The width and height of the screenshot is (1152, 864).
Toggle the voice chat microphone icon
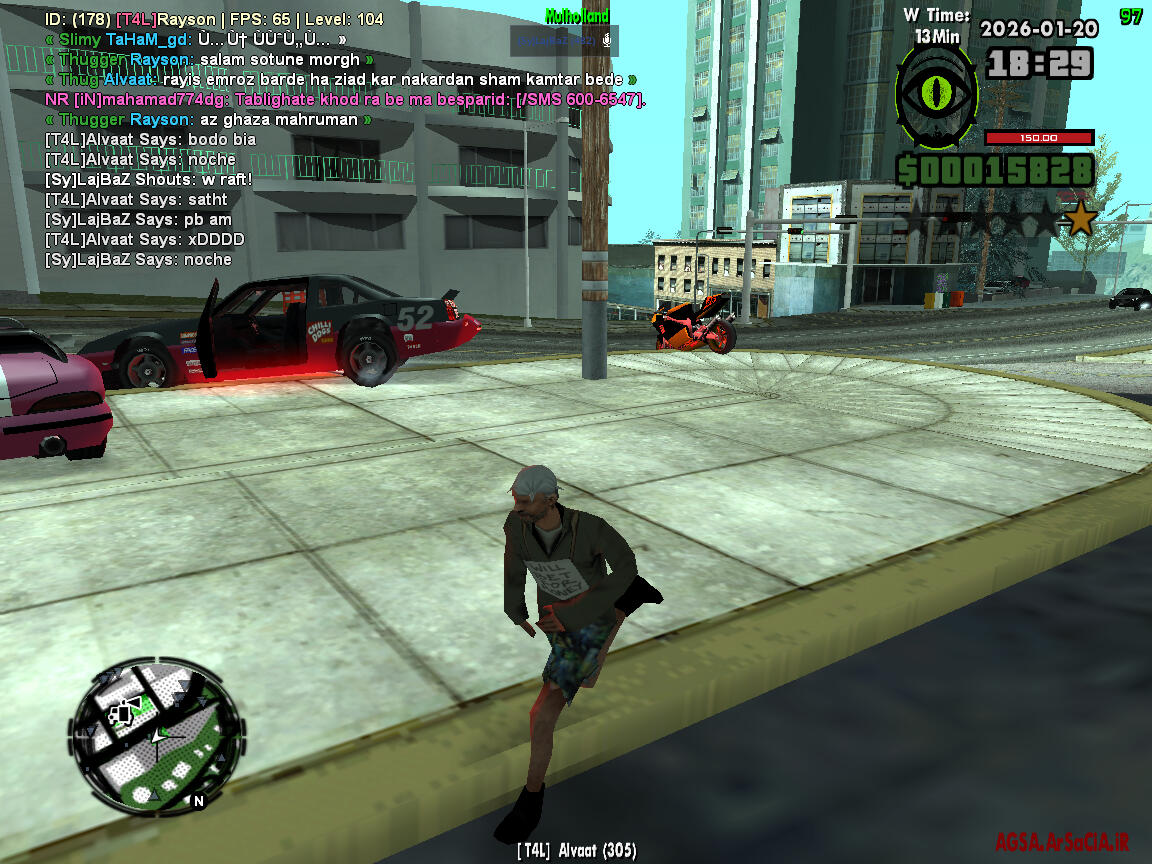coord(606,41)
